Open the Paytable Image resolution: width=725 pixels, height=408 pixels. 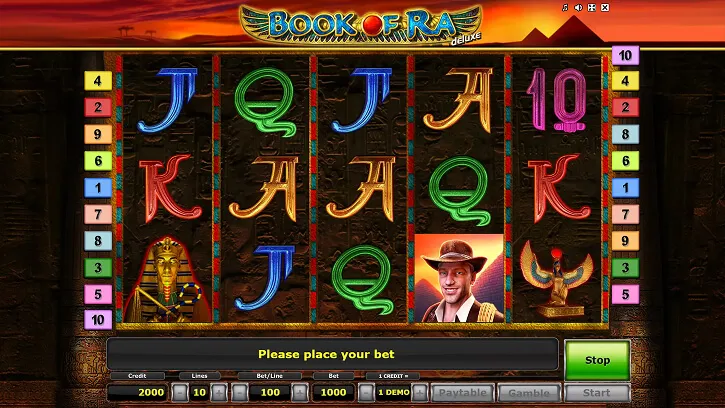tap(462, 393)
